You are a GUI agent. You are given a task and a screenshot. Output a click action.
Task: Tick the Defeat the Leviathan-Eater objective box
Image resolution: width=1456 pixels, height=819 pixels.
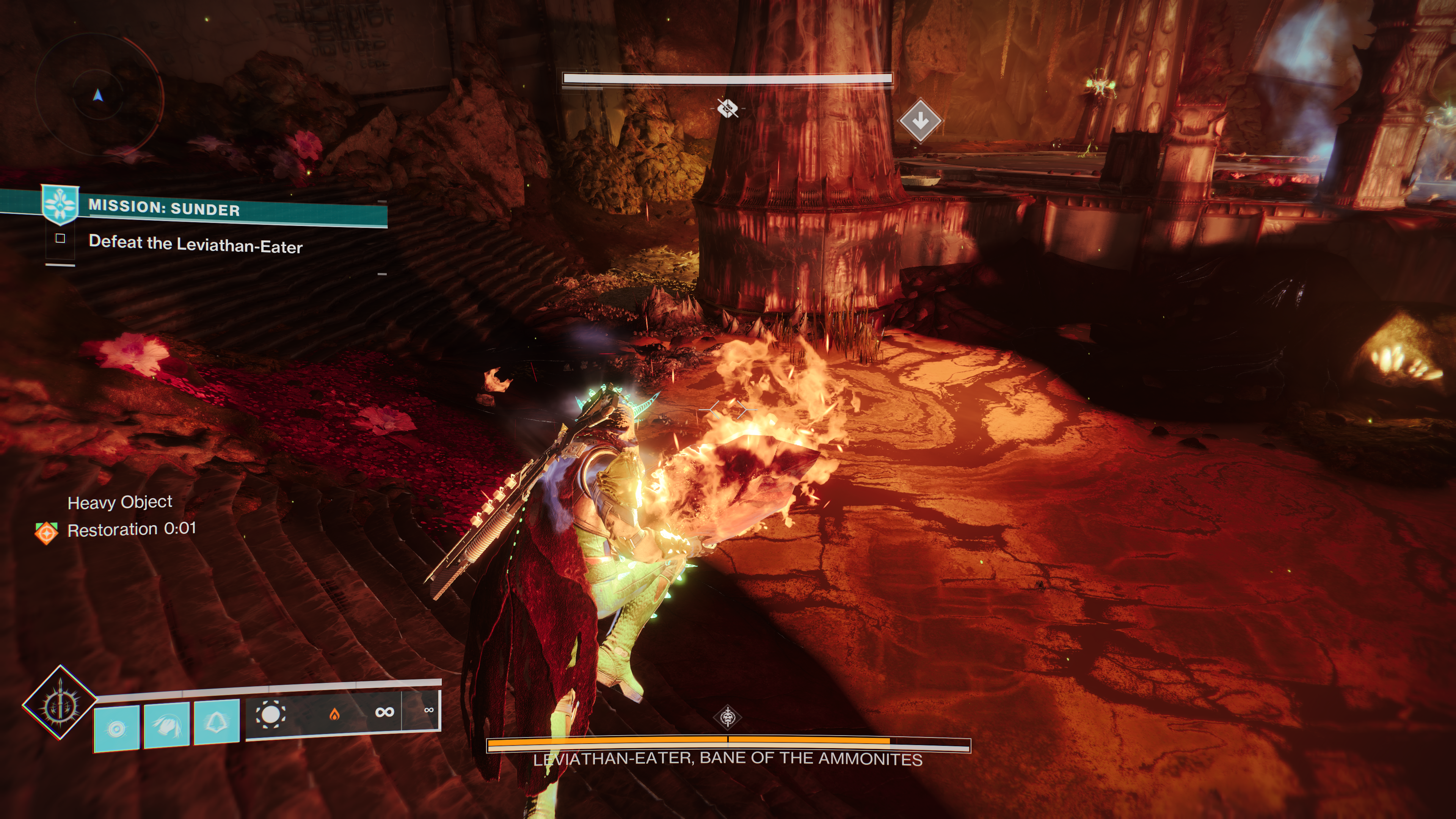tap(61, 238)
